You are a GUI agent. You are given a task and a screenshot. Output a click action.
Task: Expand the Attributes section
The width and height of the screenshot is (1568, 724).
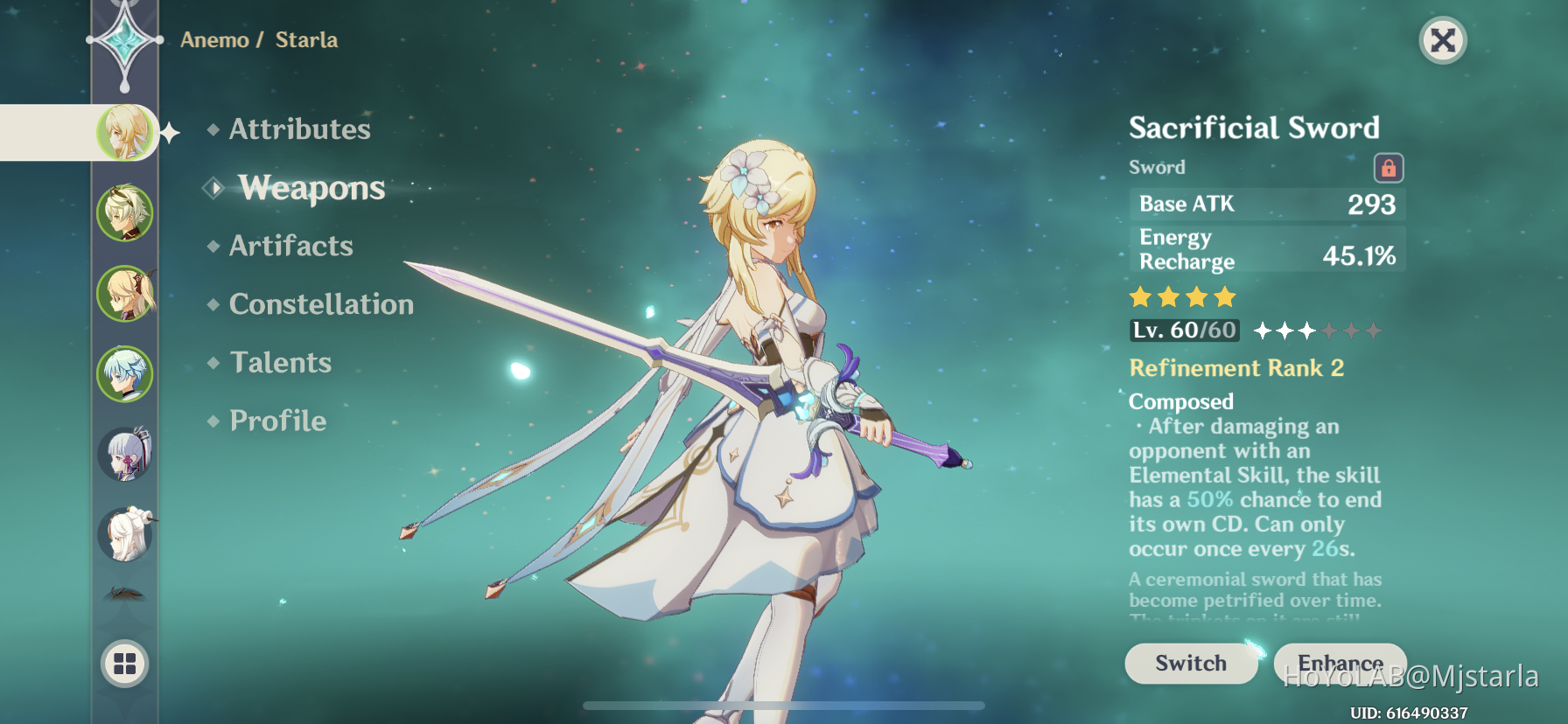coord(299,129)
